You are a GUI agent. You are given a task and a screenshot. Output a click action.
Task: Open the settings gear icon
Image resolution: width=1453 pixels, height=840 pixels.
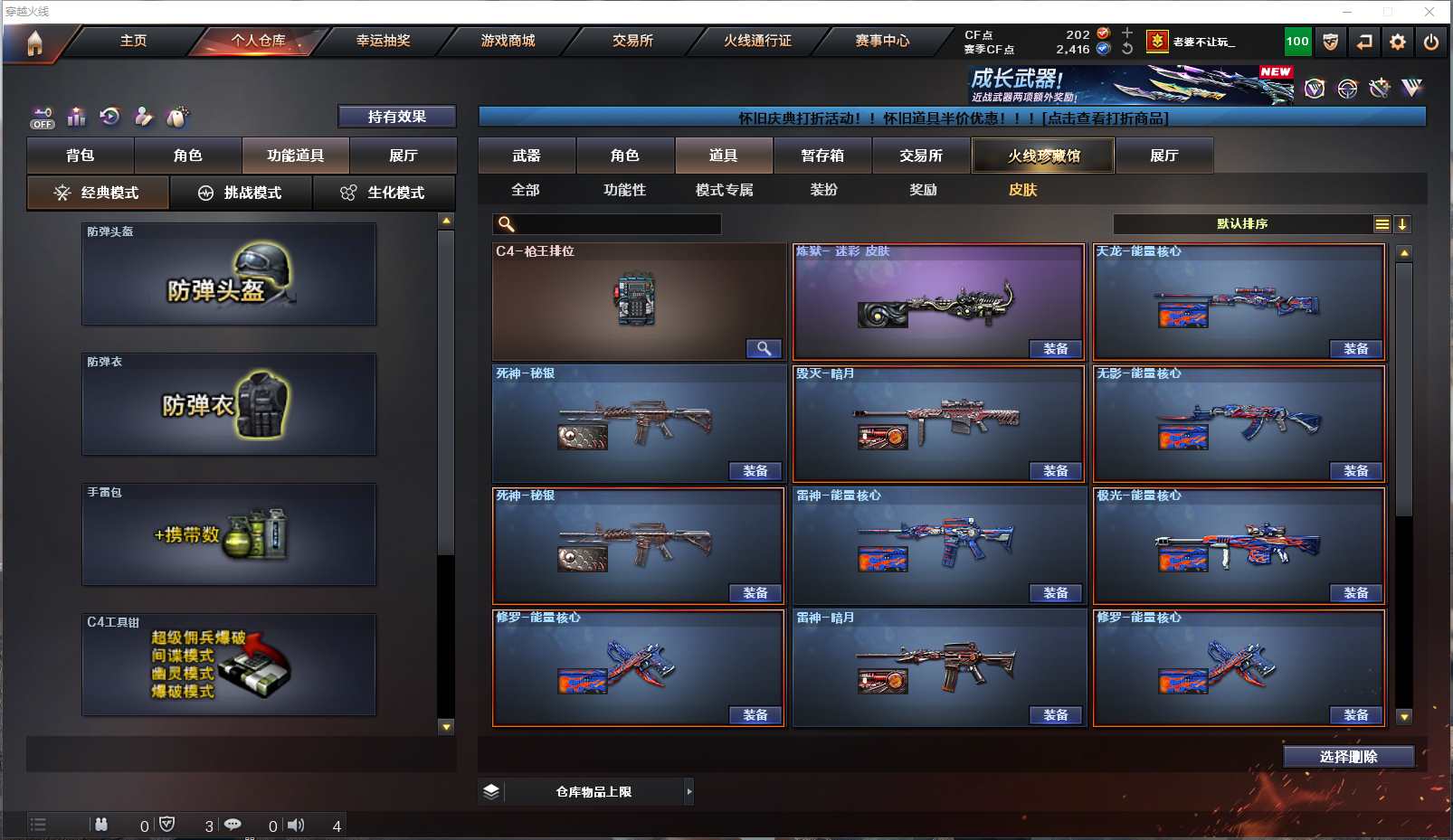point(1398,42)
